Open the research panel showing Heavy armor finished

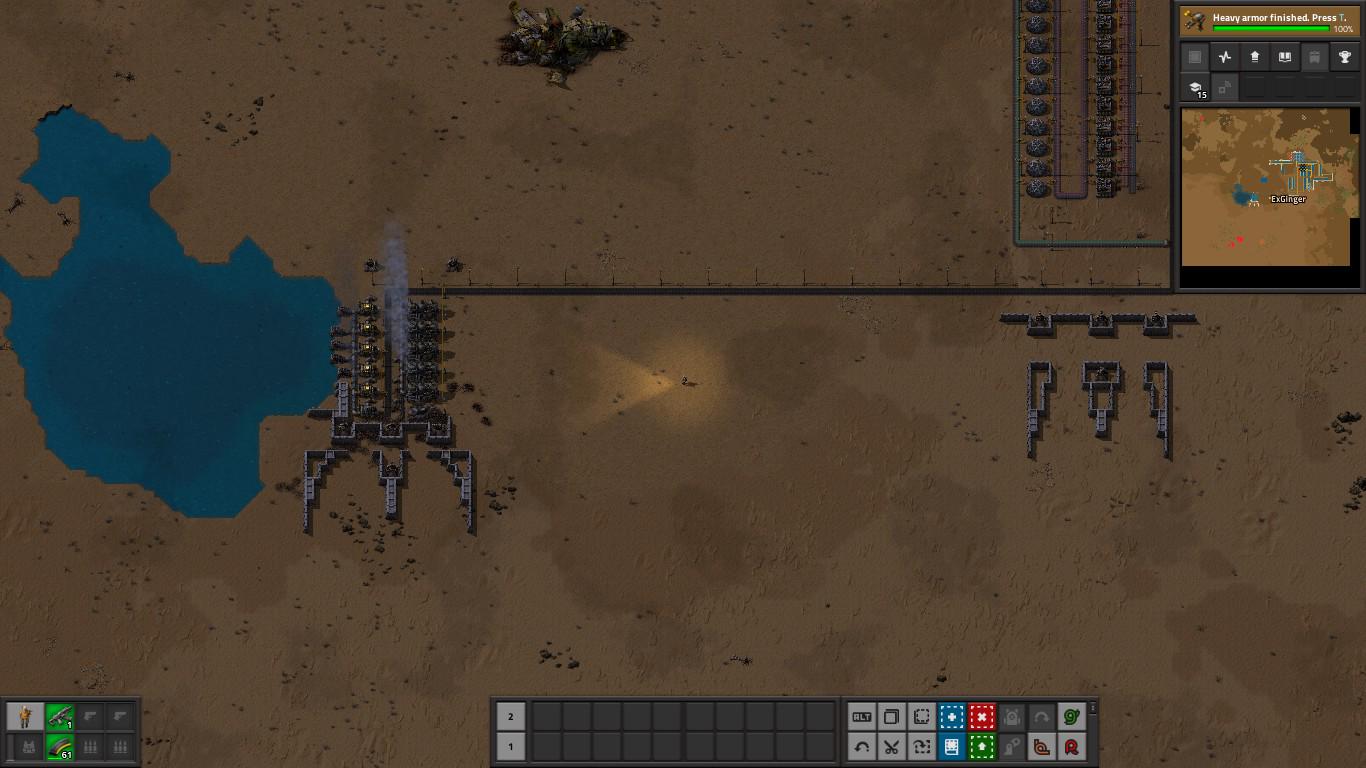1268,21
